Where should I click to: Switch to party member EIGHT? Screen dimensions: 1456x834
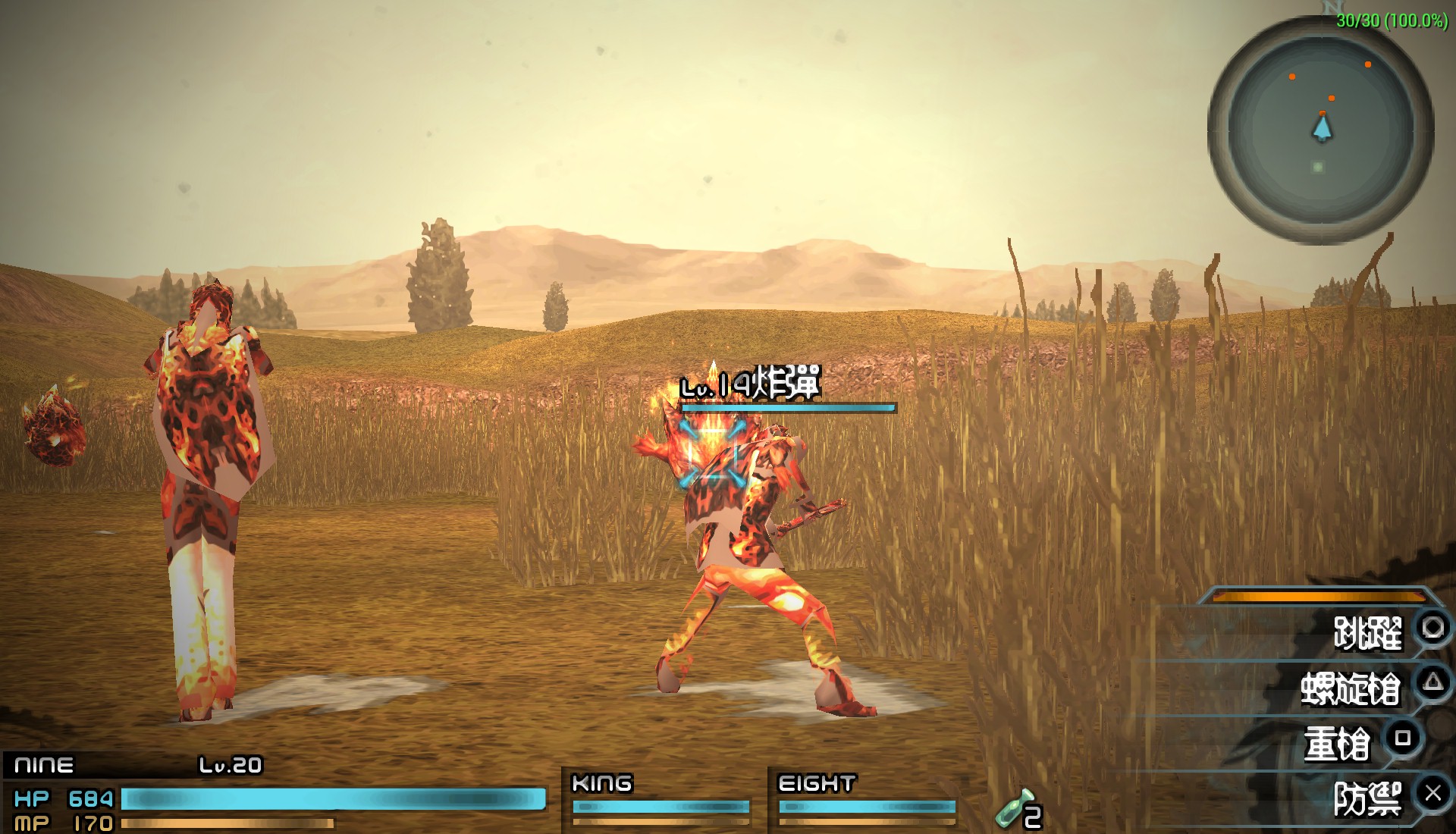coord(866,798)
